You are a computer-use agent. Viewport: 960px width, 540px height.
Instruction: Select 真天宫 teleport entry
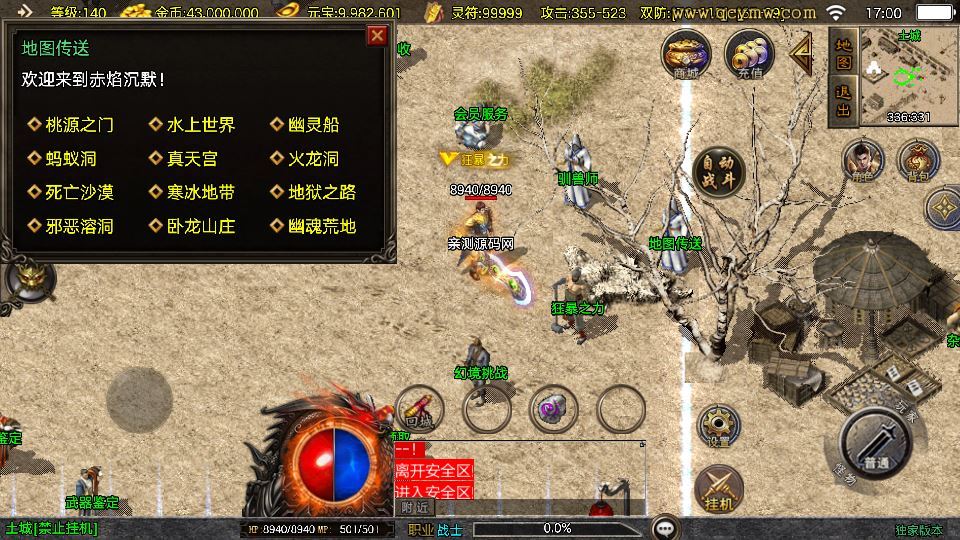[x=191, y=159]
